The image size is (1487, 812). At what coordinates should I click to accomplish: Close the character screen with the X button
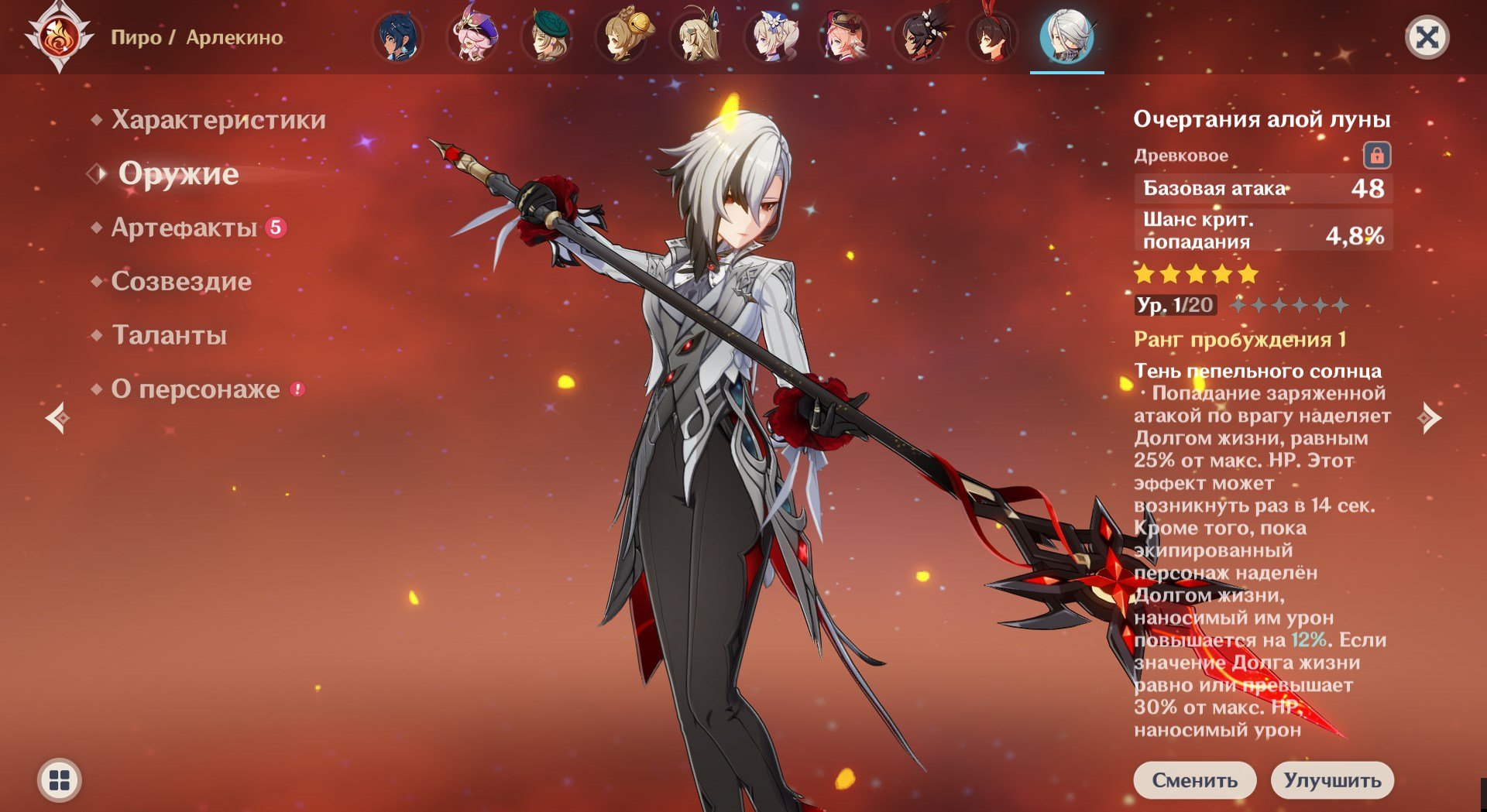[x=1427, y=37]
